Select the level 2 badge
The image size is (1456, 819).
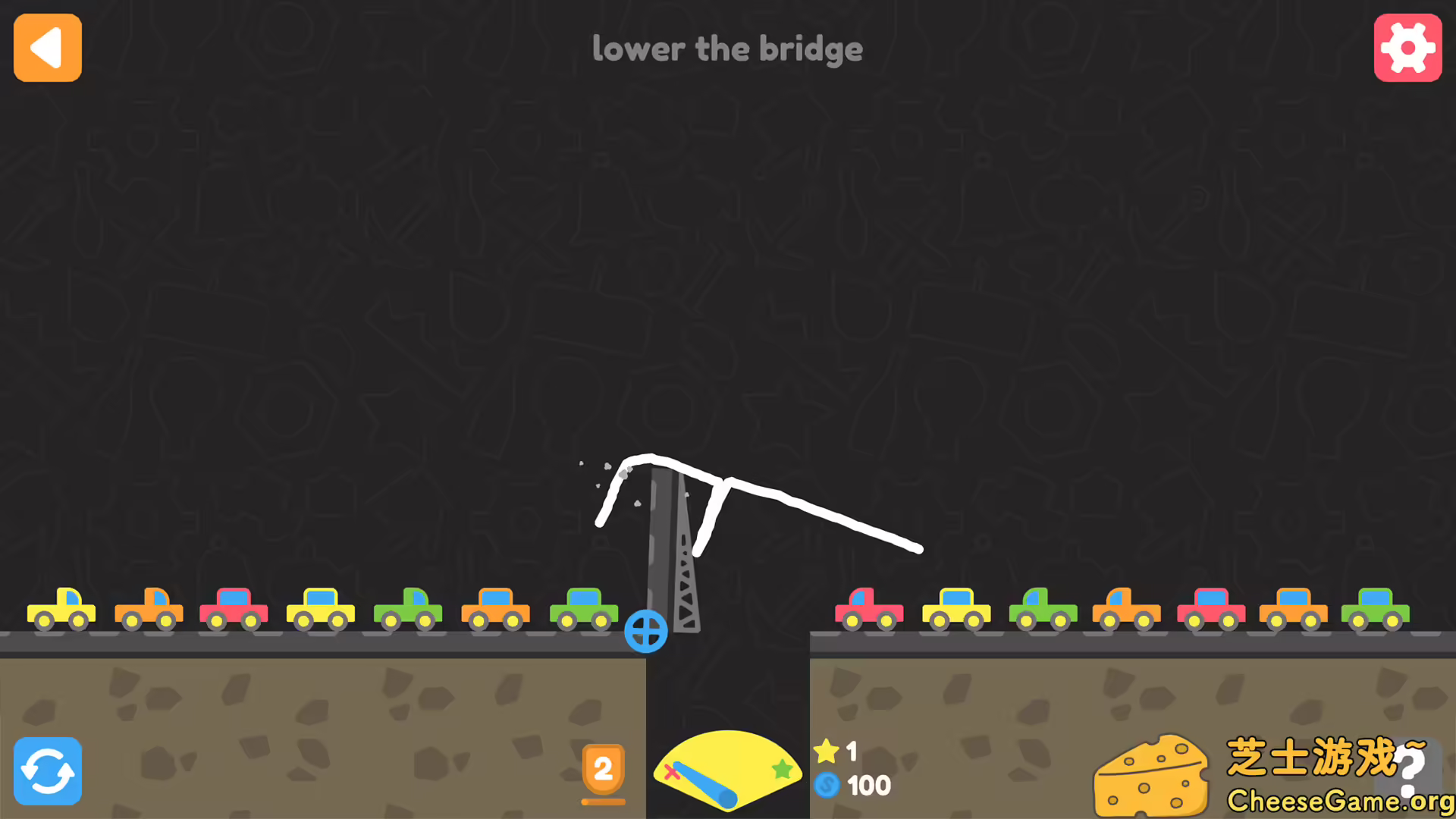(x=603, y=770)
